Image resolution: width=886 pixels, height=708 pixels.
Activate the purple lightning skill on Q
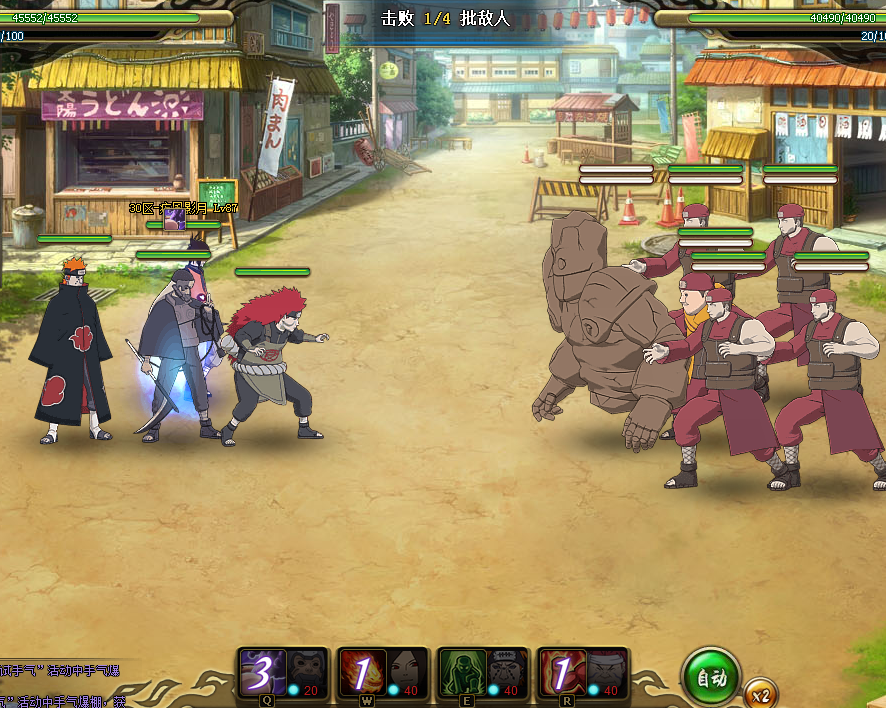[261, 672]
